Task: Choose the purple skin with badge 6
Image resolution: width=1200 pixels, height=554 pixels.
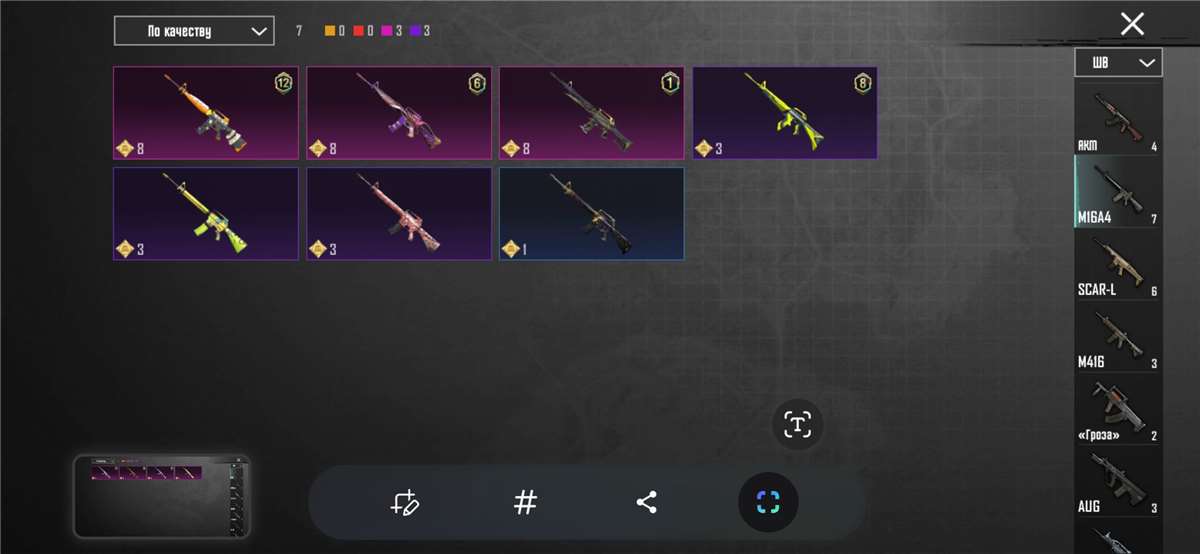Action: coord(398,113)
